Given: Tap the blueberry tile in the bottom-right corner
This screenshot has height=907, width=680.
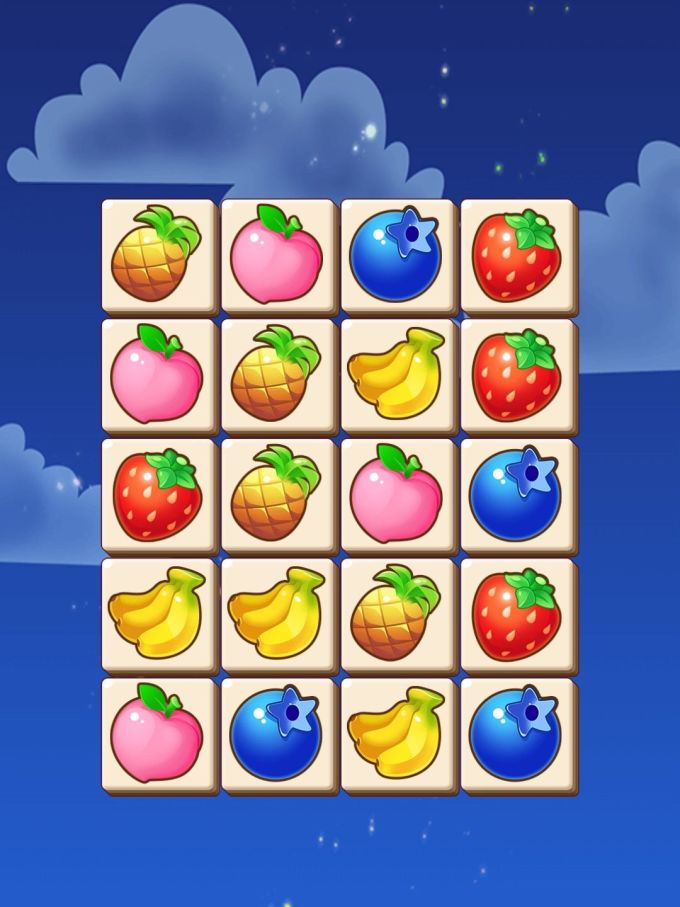Looking at the screenshot, I should tap(517, 735).
